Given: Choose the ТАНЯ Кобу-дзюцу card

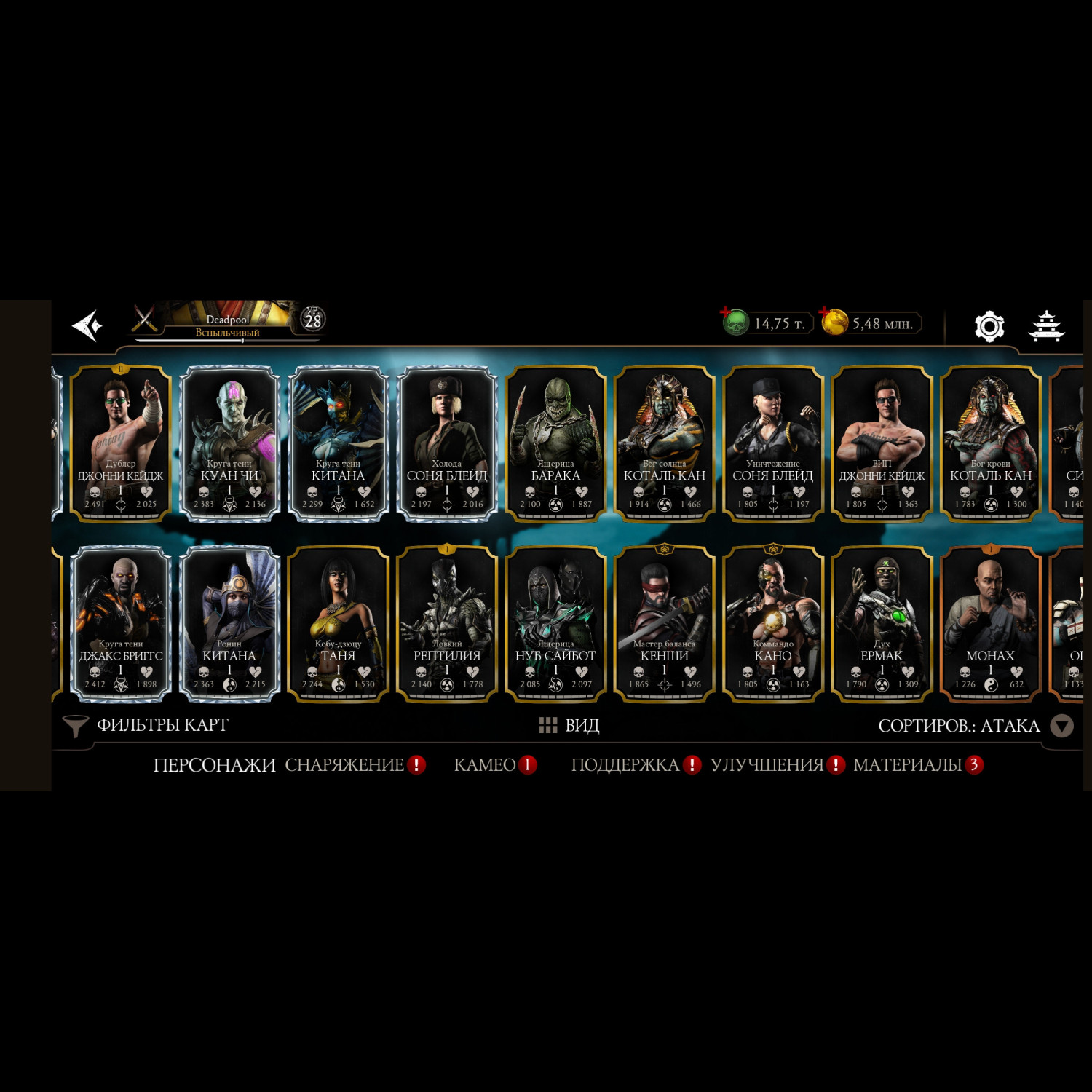Looking at the screenshot, I should pos(338,623).
